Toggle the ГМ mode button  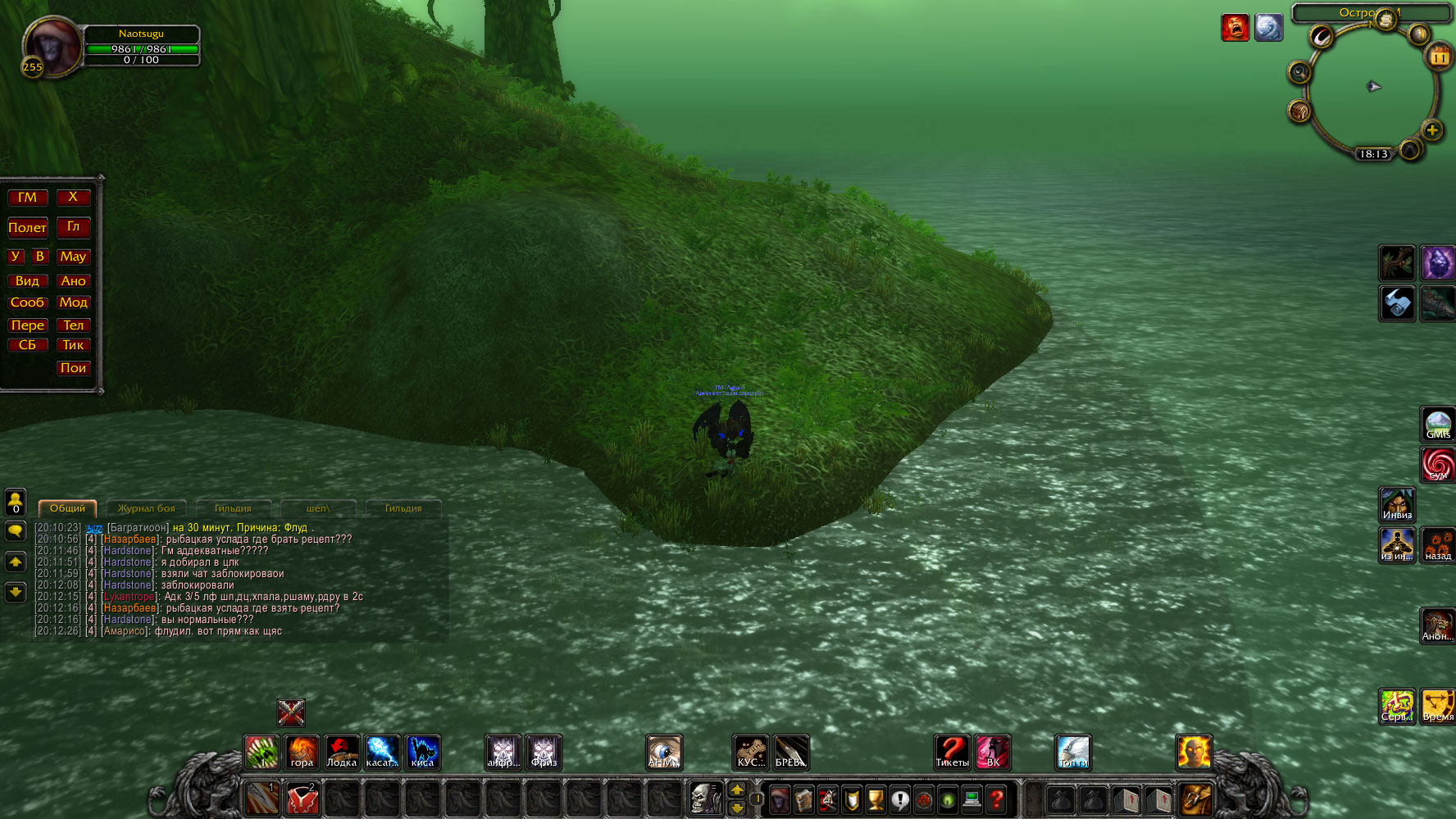(x=27, y=198)
